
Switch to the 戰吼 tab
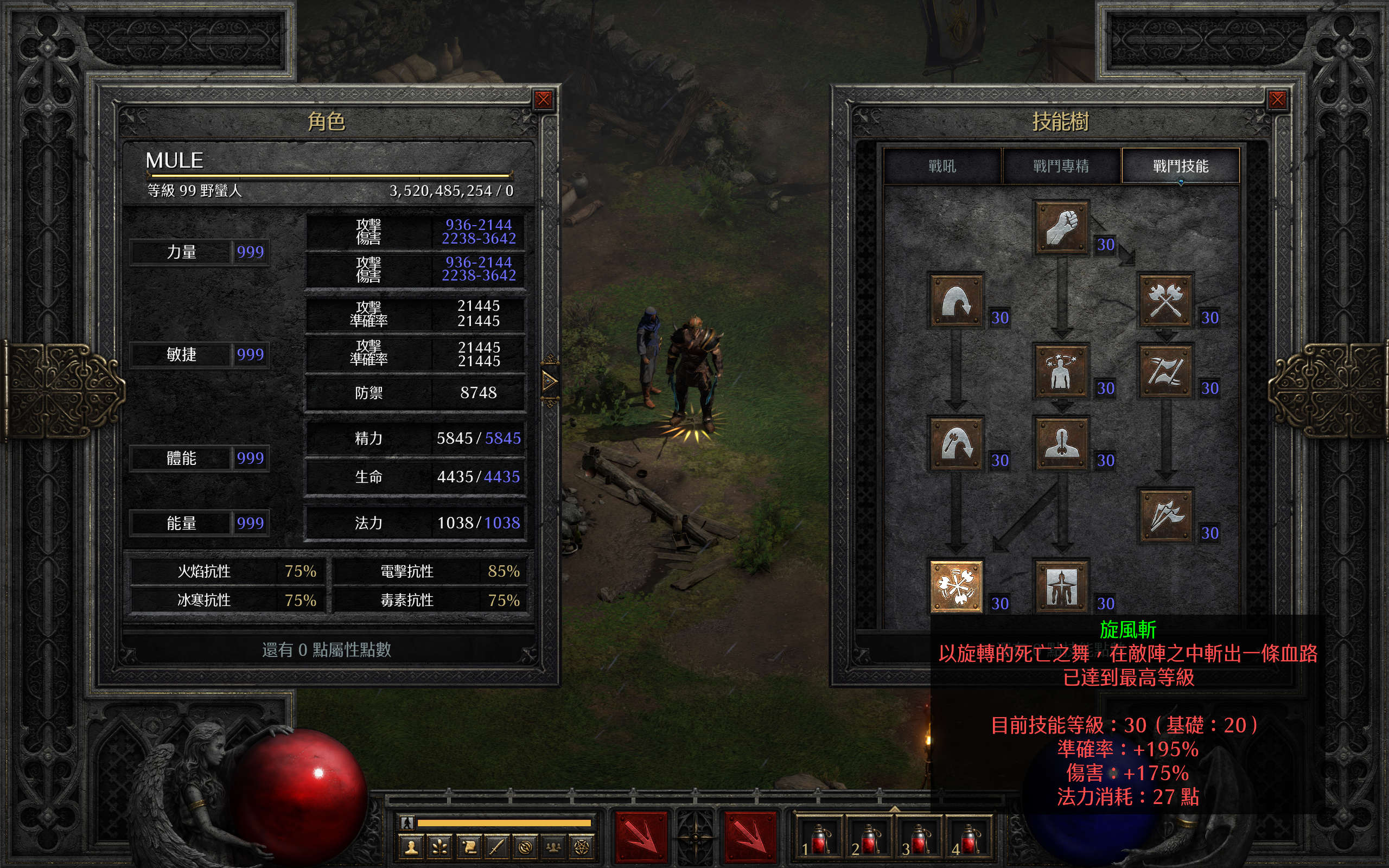[x=942, y=167]
